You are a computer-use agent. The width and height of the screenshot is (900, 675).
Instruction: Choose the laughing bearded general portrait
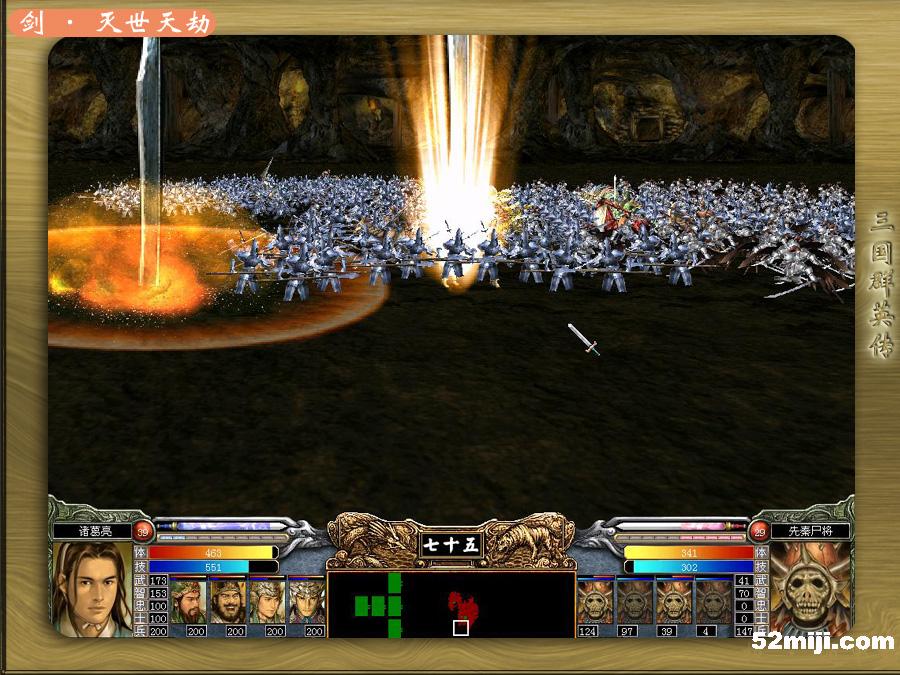[228, 601]
